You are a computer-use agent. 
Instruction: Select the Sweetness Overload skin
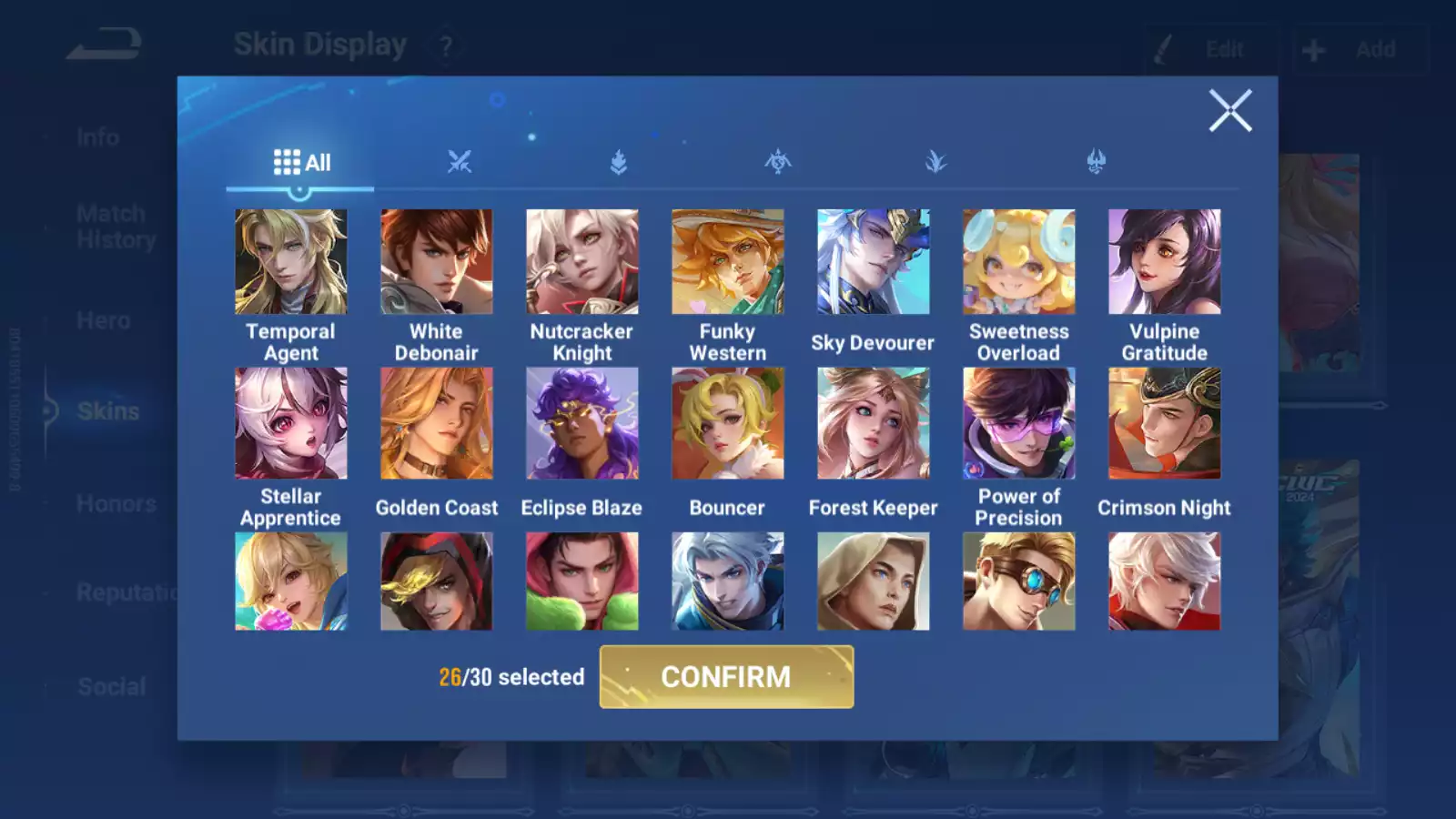click(1019, 262)
